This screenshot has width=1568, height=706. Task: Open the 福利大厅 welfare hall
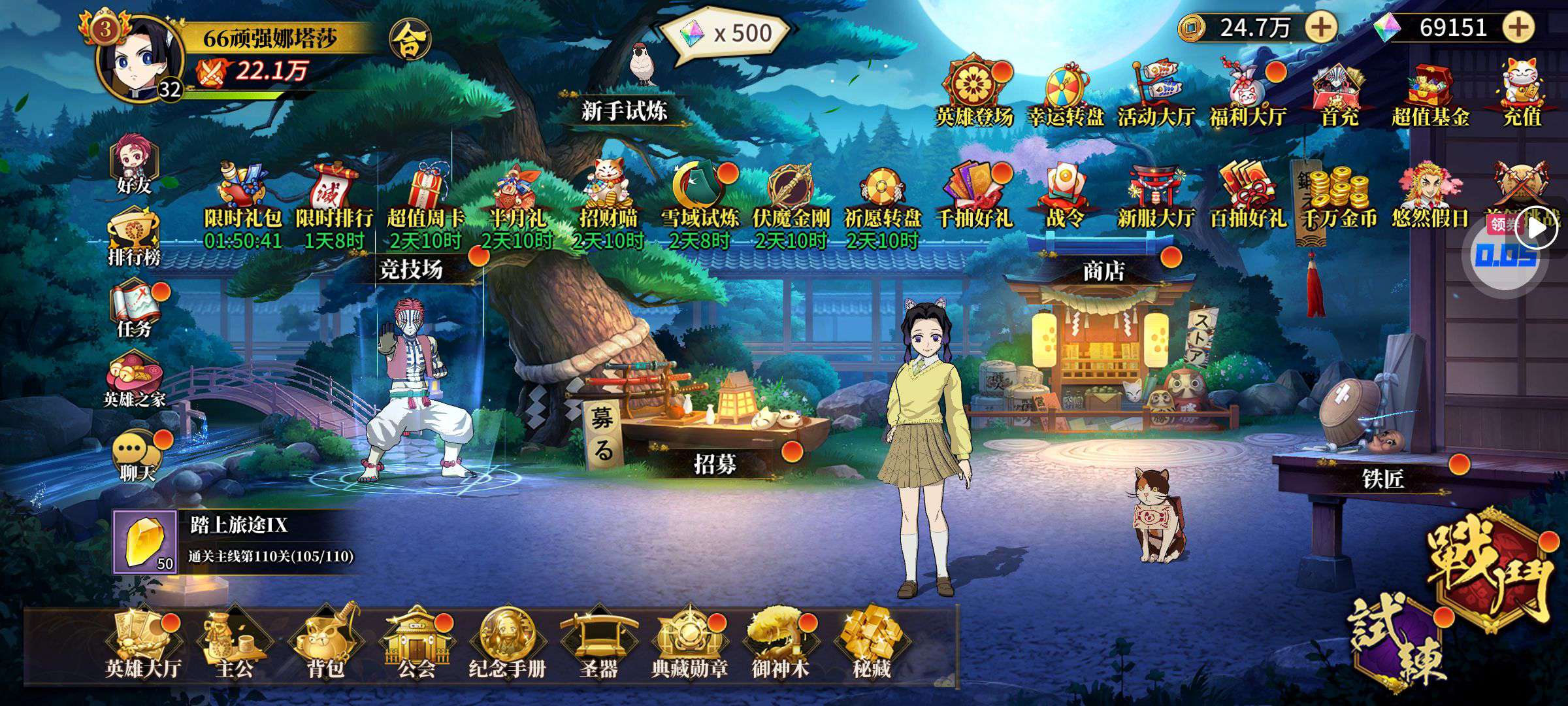(1248, 95)
